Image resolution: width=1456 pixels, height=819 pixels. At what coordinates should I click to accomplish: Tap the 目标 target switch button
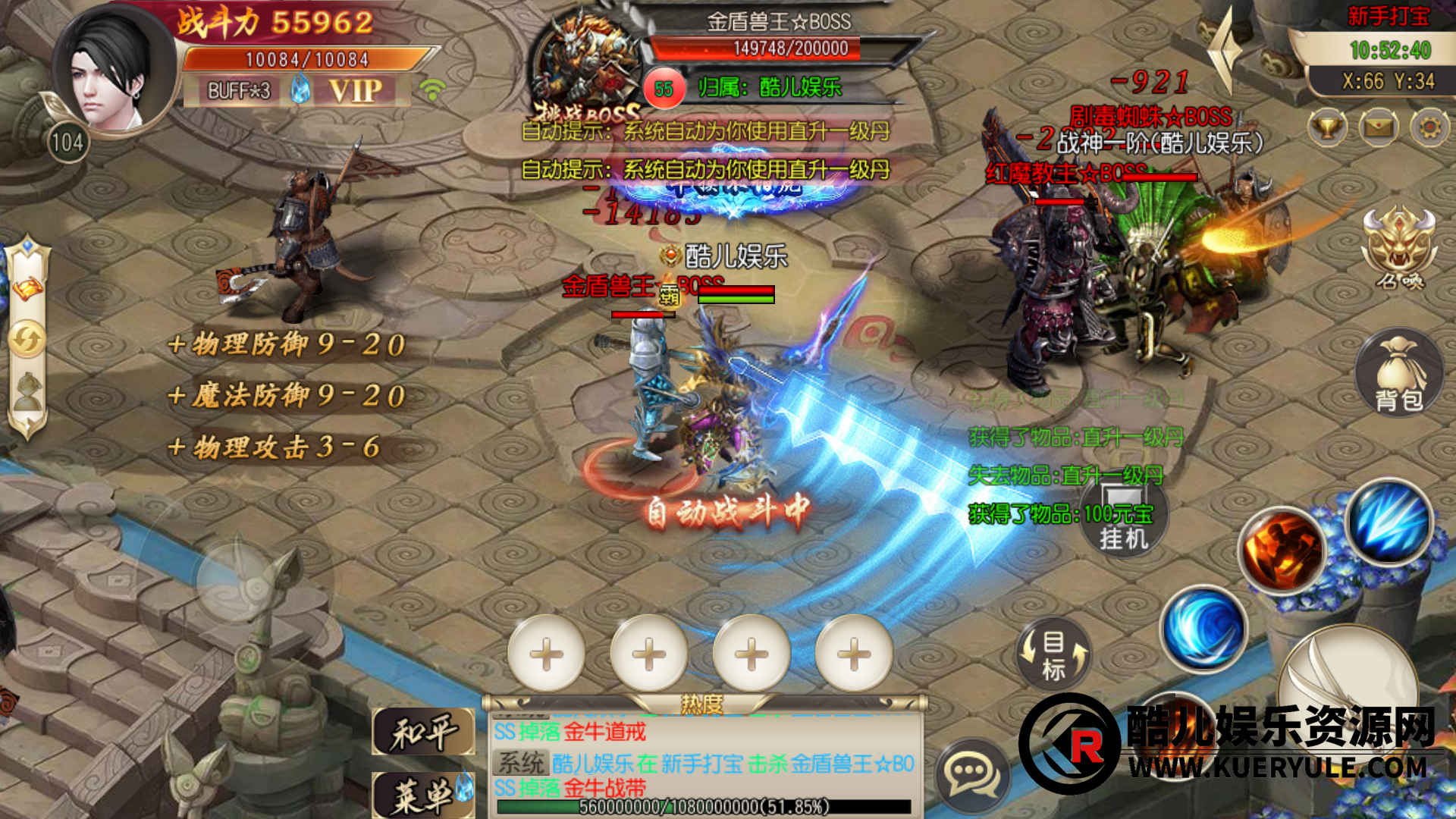point(1053,655)
